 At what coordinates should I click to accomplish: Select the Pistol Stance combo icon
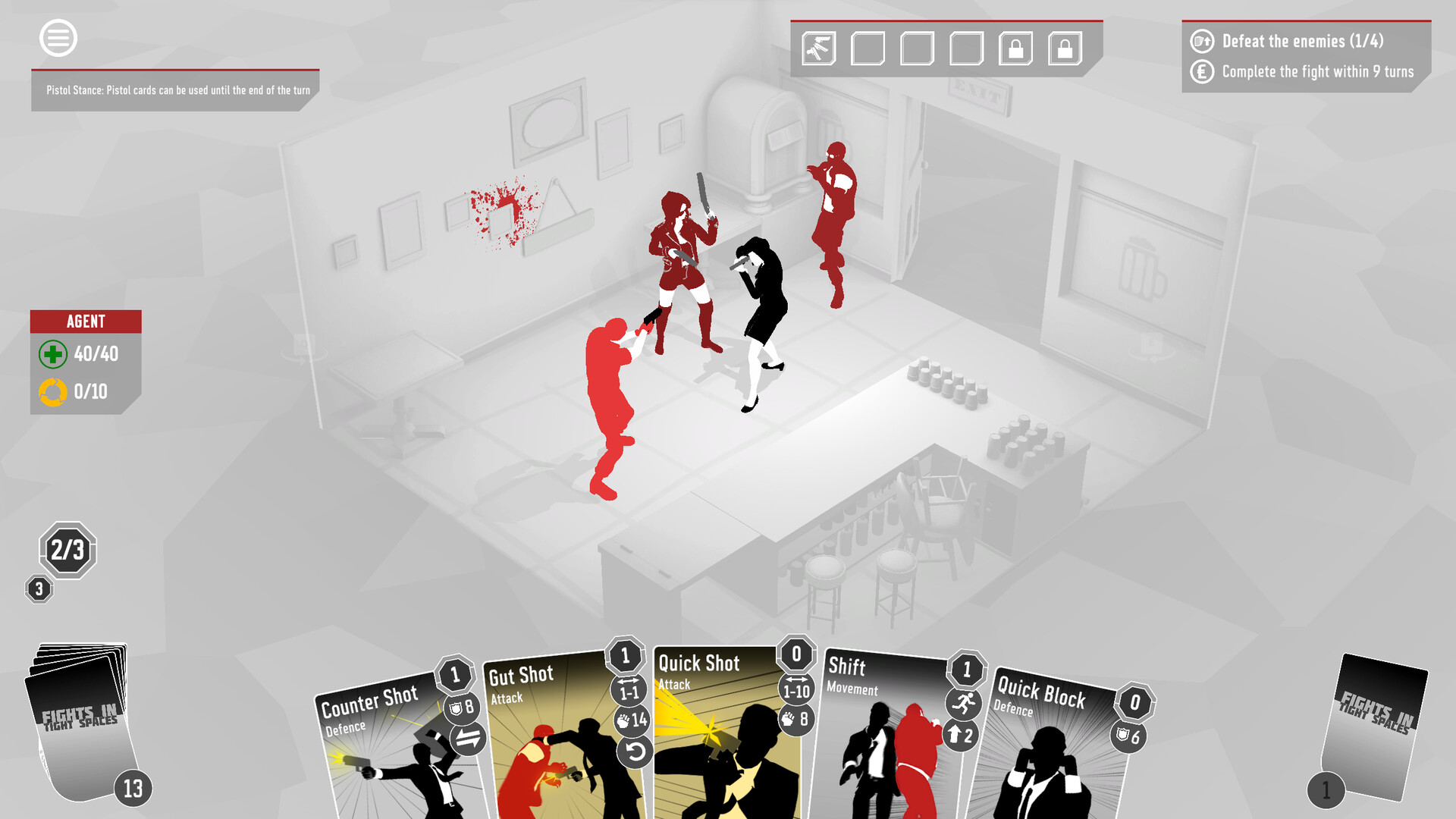[x=817, y=48]
